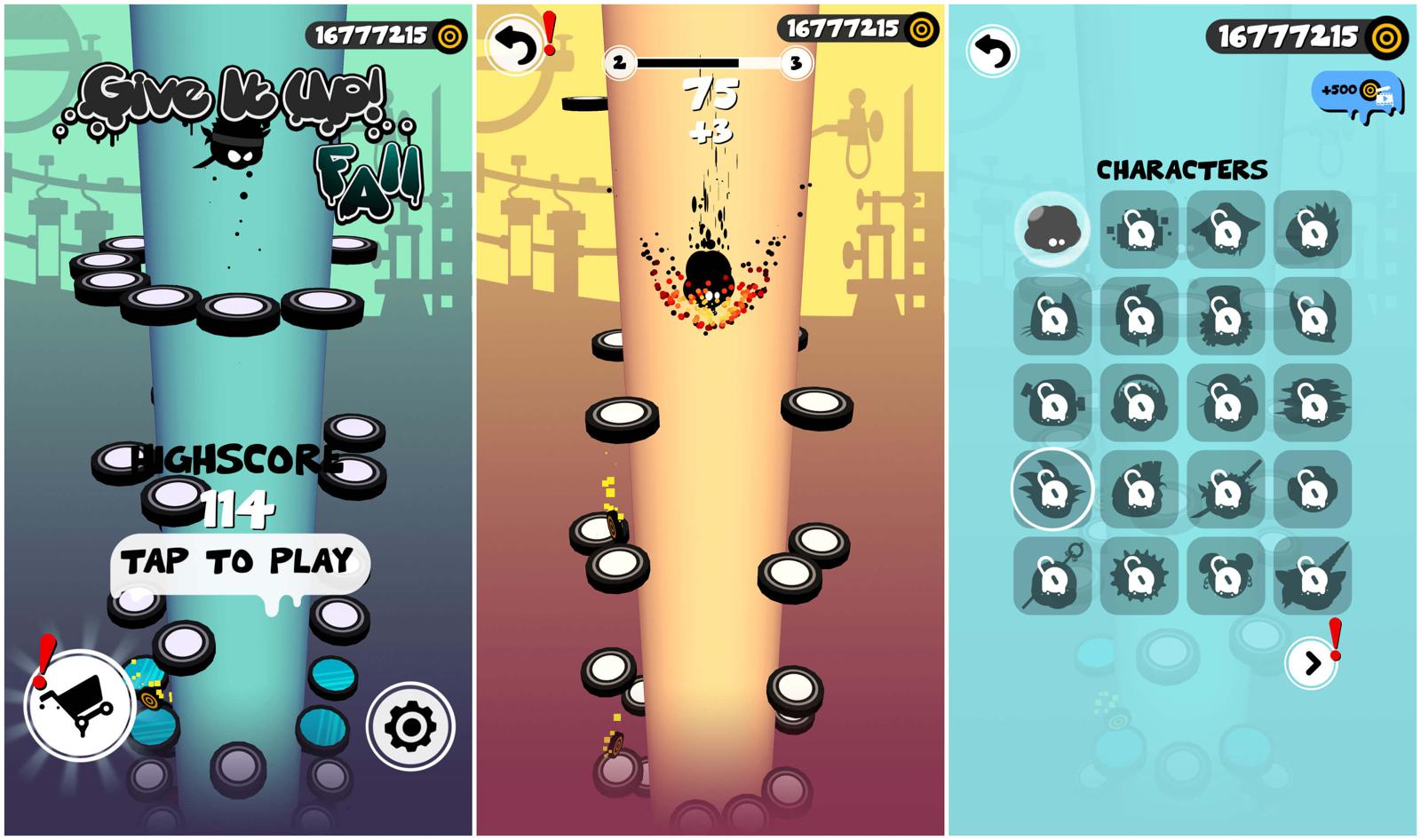The image size is (1421, 840).
Task: Go back from the gameplay screen
Action: [517, 45]
